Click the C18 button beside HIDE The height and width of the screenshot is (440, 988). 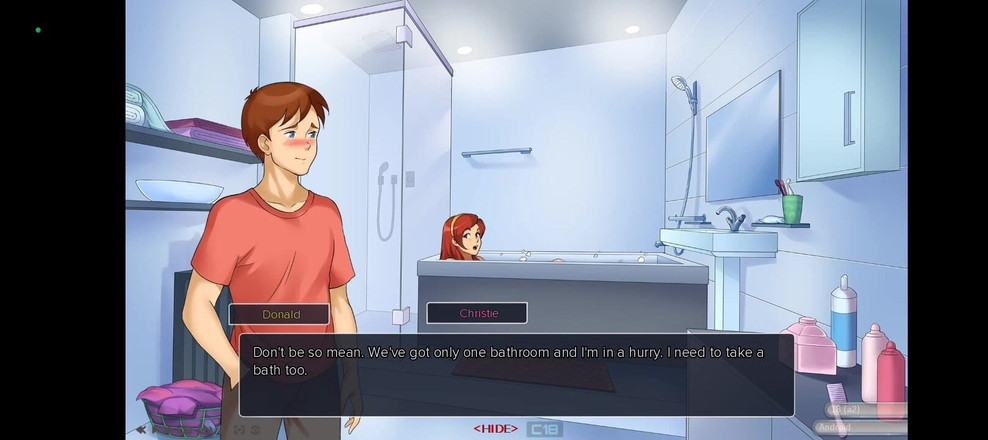[x=544, y=429]
